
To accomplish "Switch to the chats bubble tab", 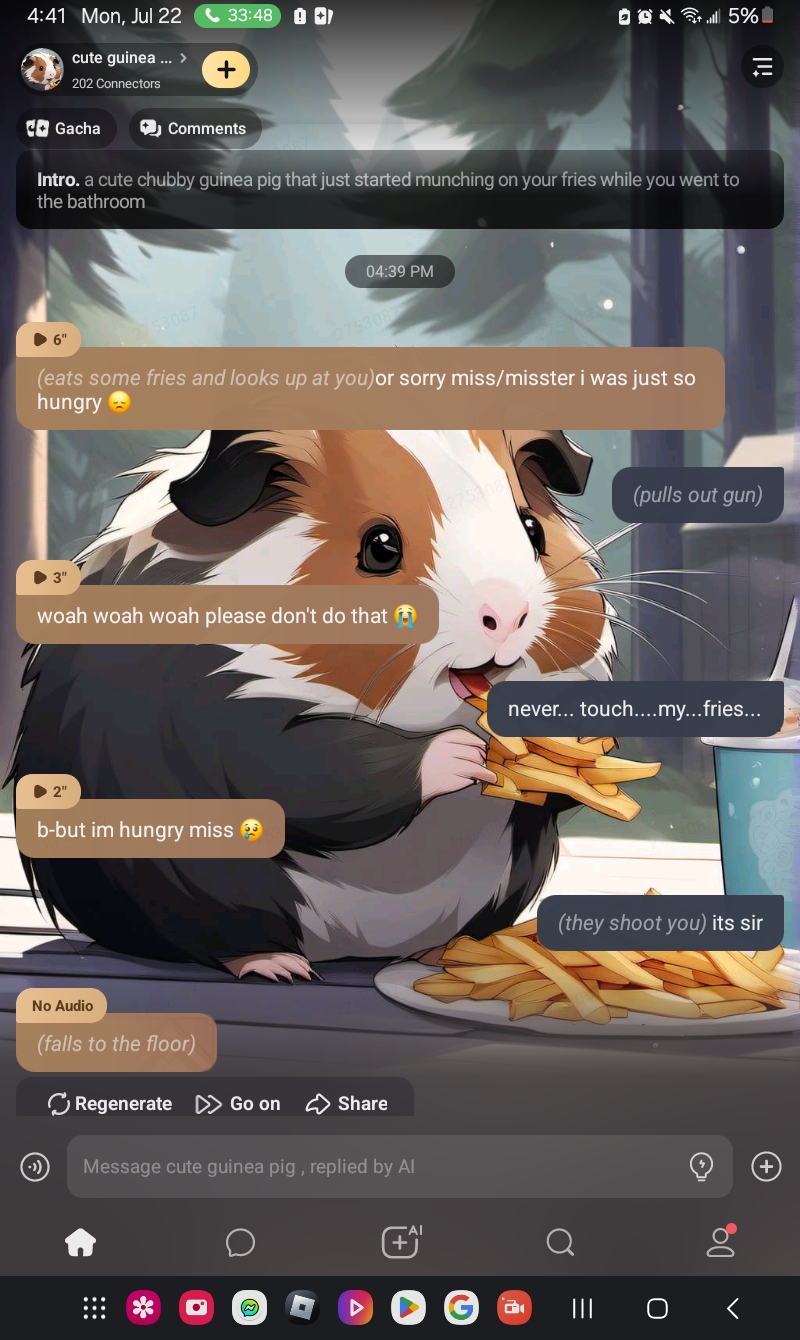I will (240, 1242).
